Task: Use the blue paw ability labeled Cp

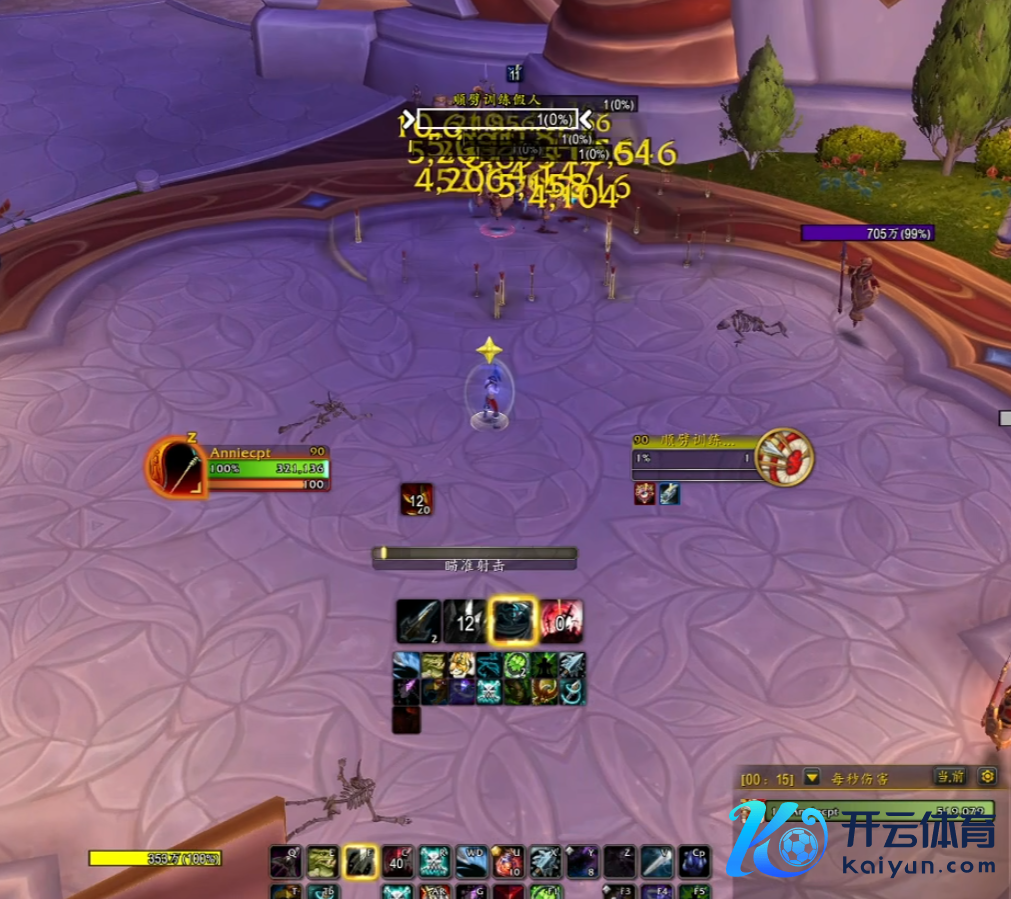Action: [694, 861]
